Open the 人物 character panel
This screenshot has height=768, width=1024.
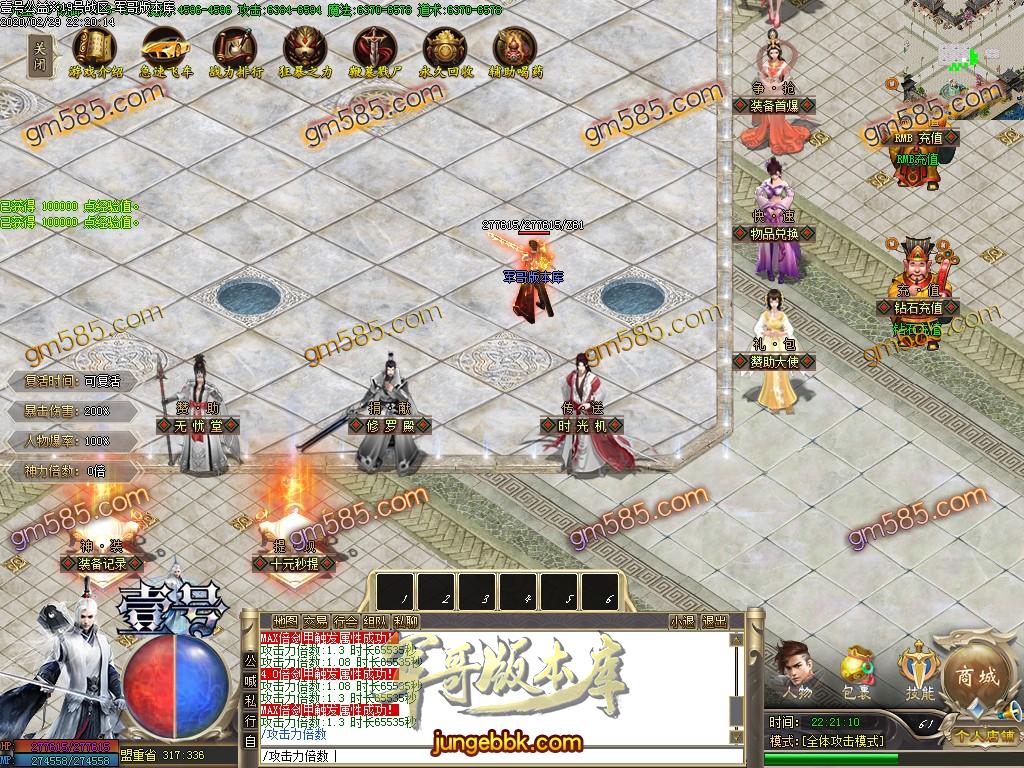coord(797,670)
